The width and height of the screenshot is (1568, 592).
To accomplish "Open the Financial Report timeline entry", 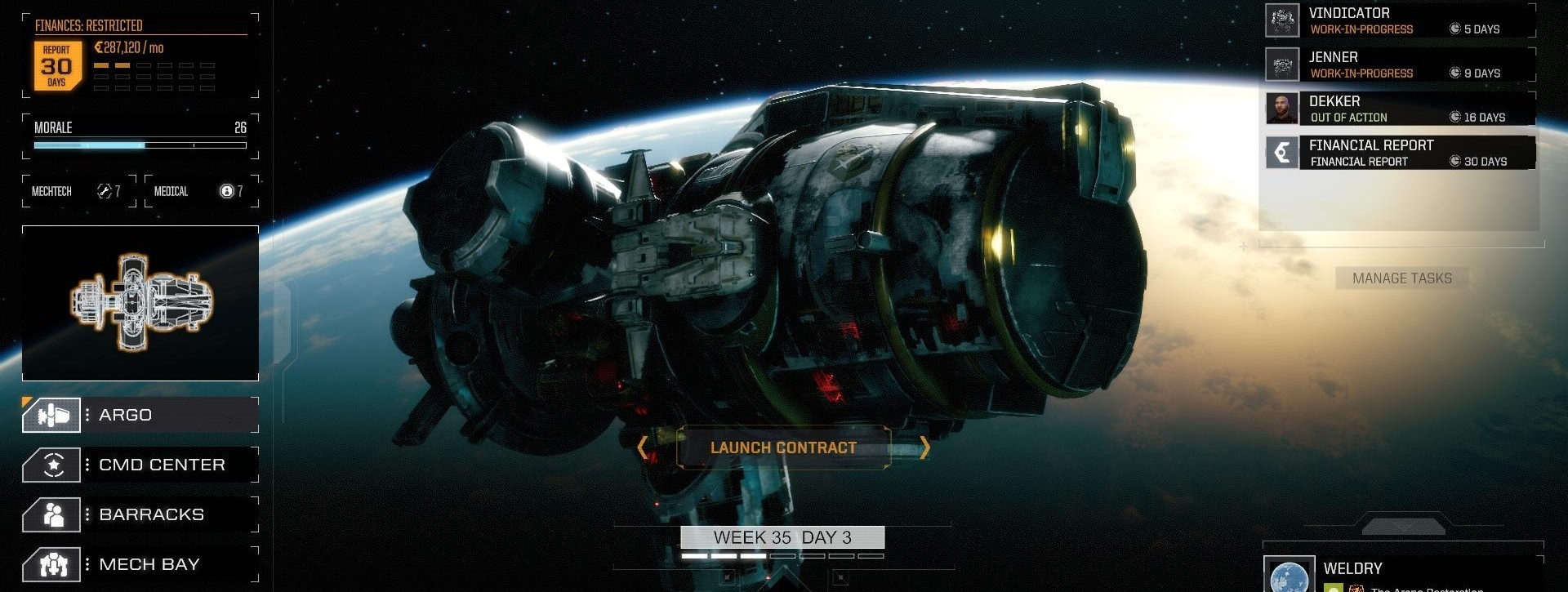I will [x=1400, y=154].
